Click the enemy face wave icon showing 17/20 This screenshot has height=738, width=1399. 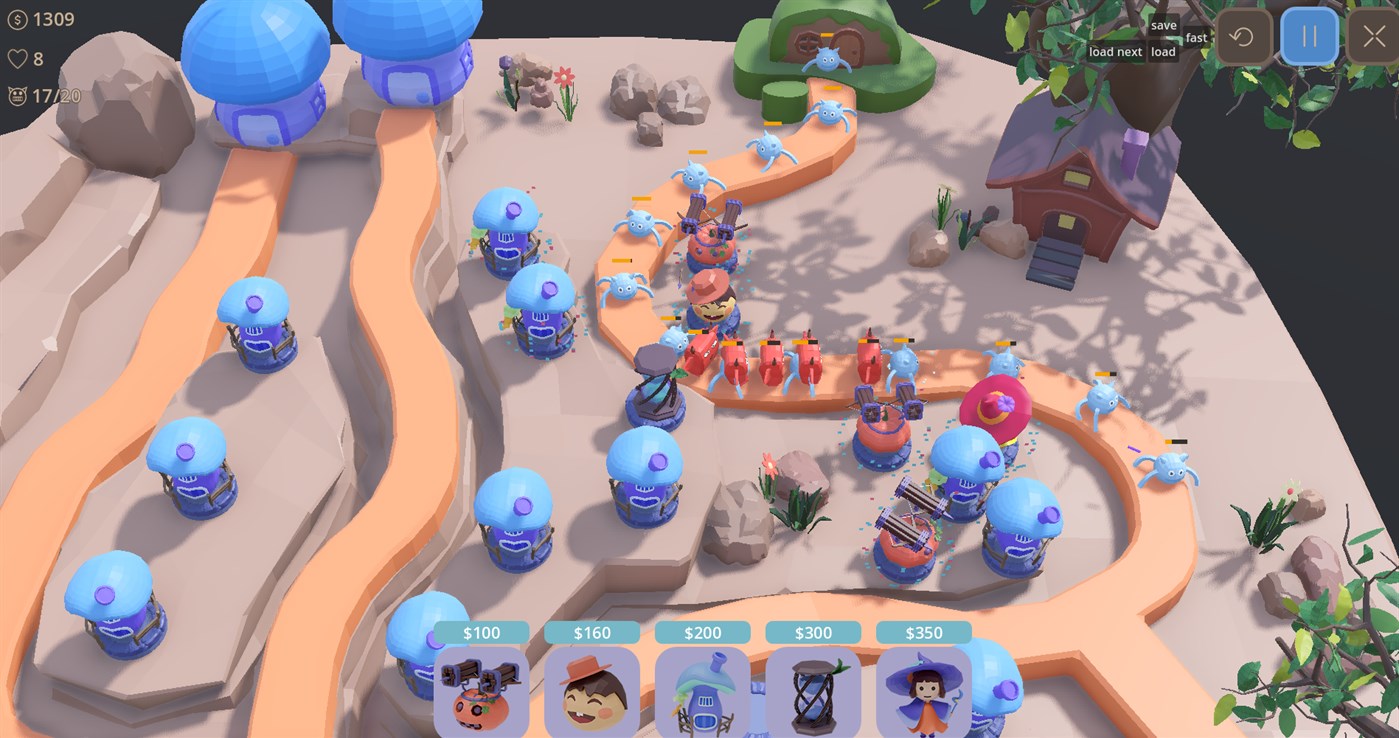click(17, 97)
